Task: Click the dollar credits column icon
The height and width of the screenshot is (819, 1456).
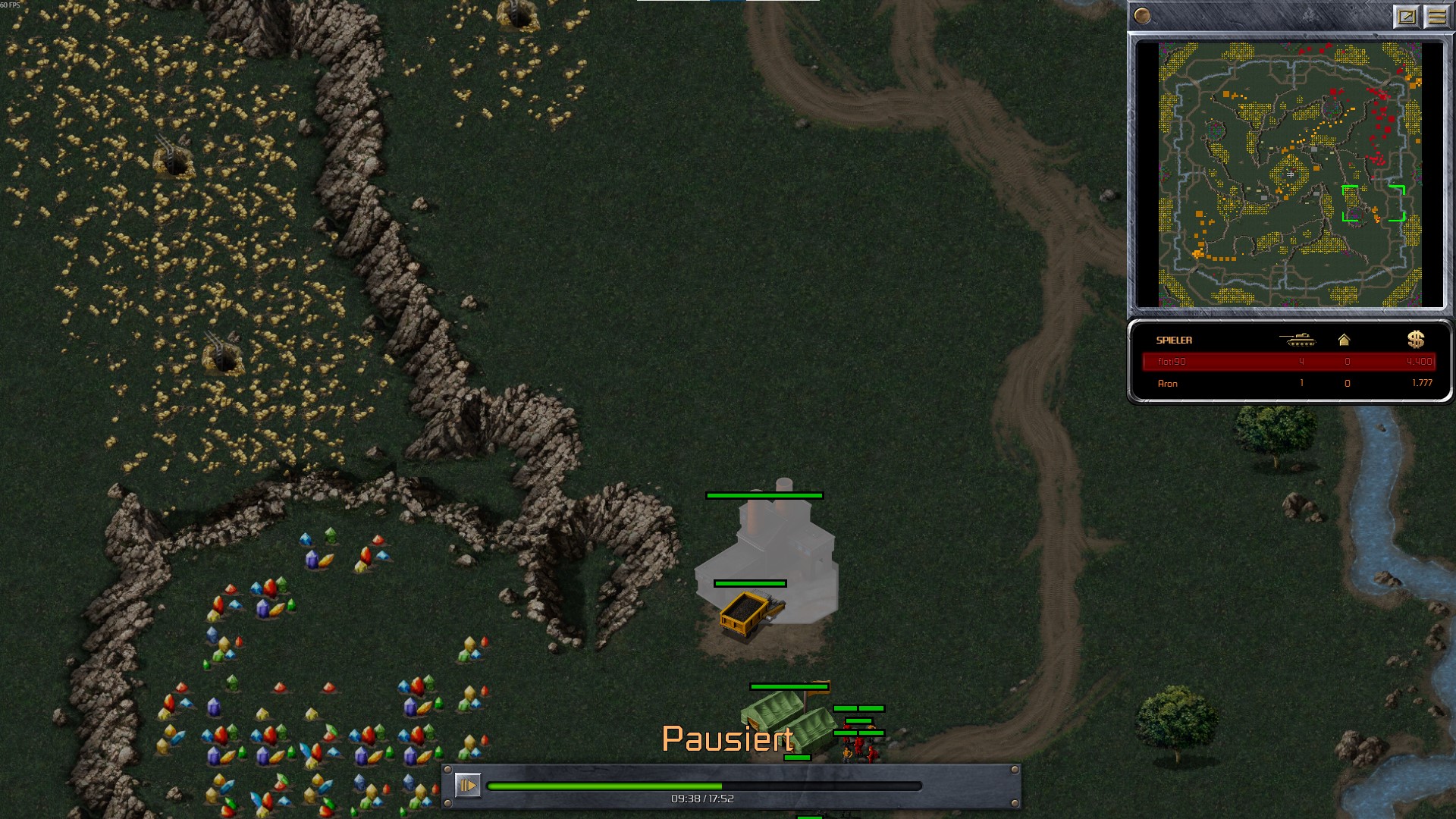Action: (1415, 340)
